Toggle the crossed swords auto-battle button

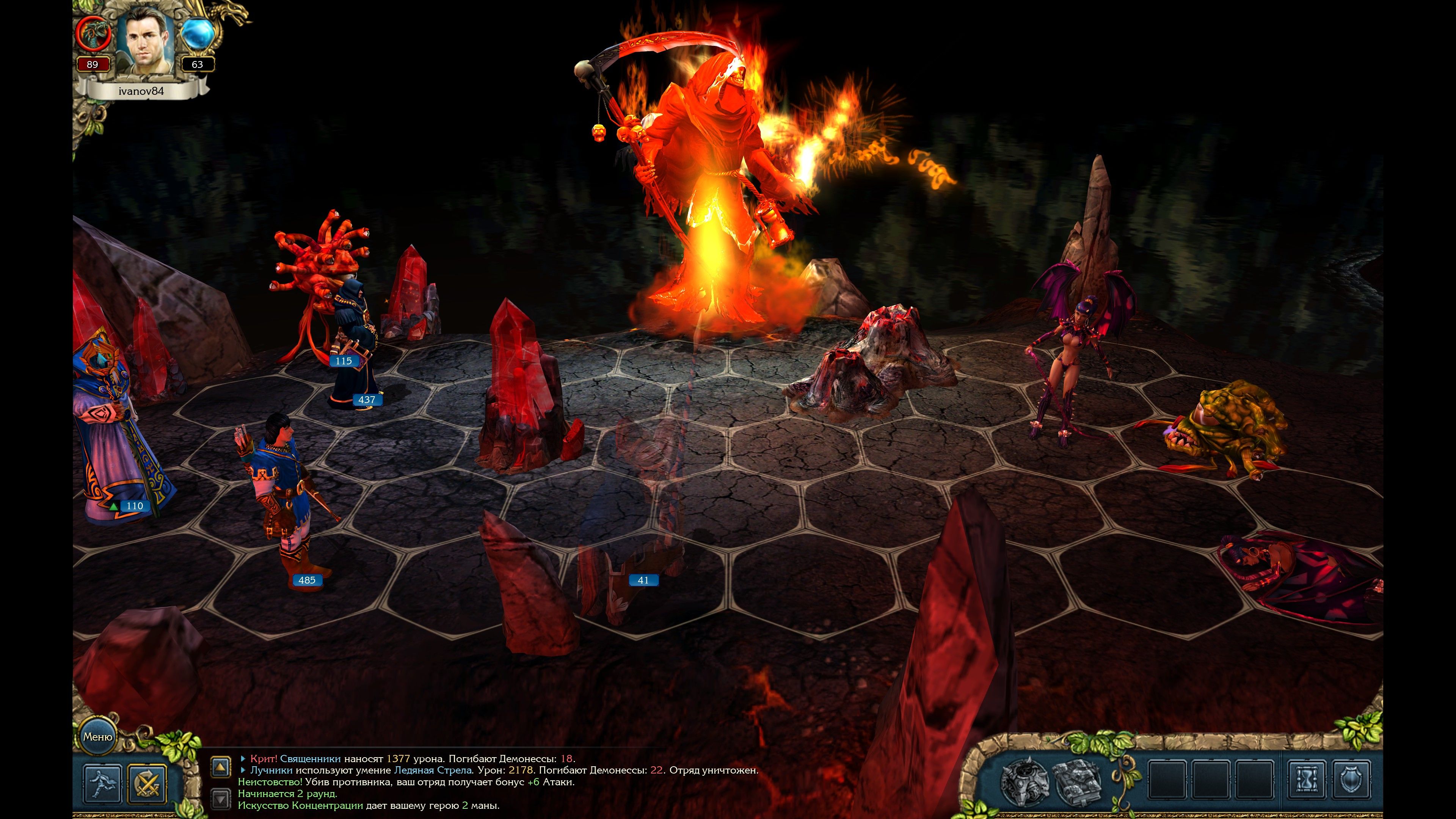(147, 784)
